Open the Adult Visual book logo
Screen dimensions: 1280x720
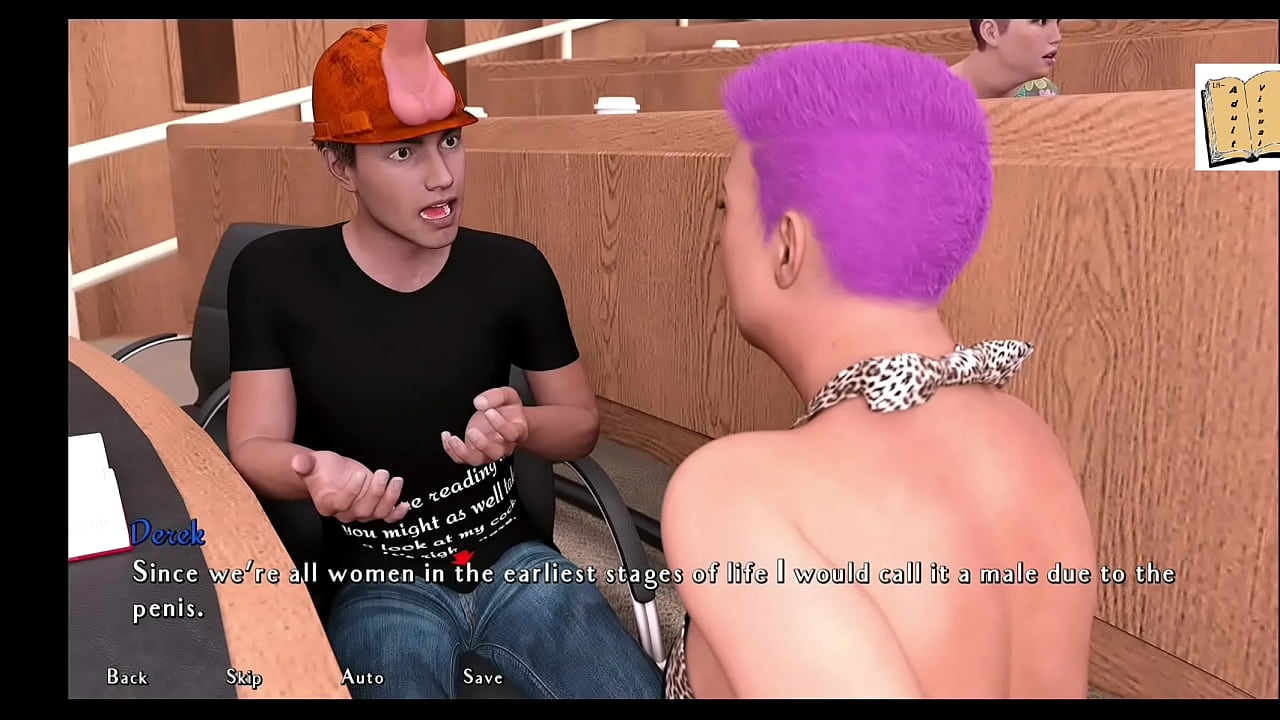point(1237,113)
